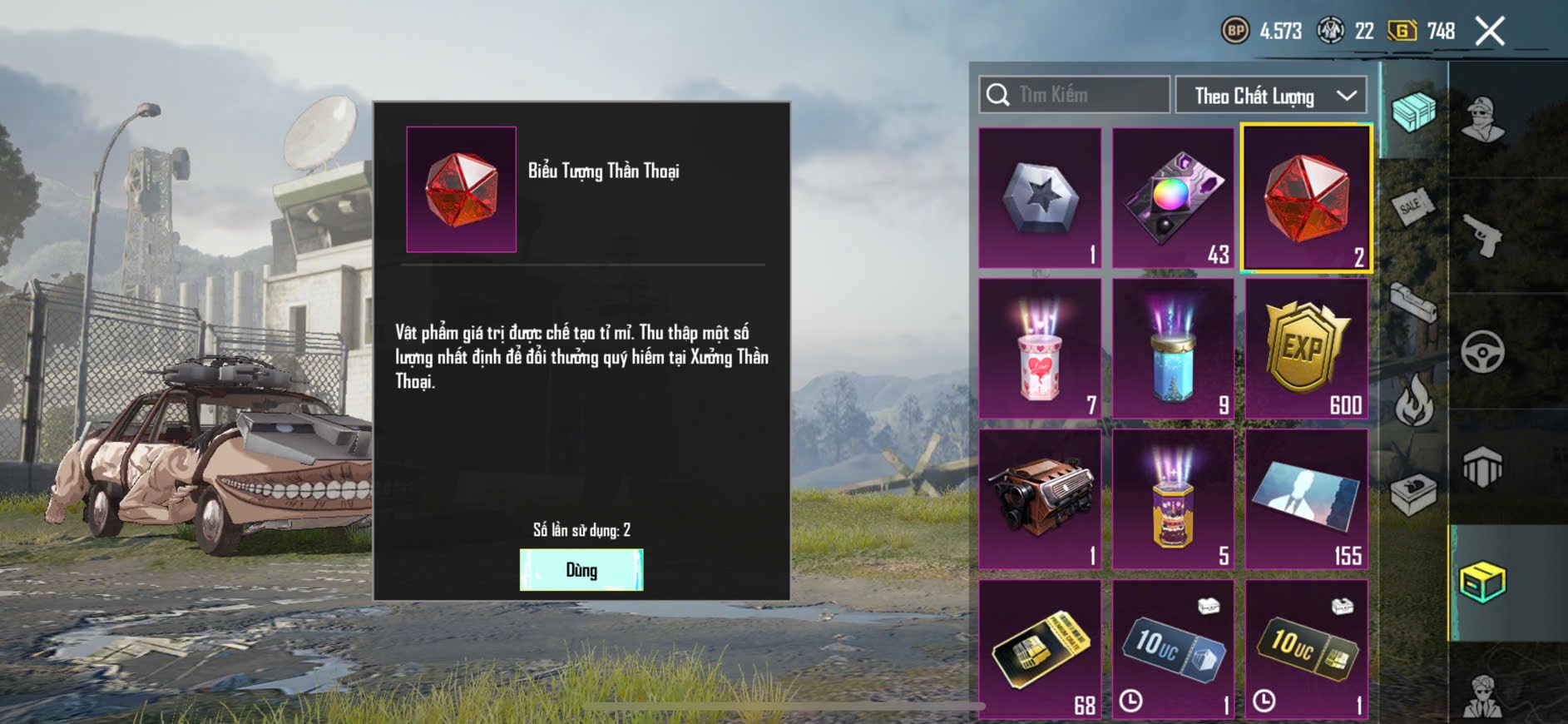Choose the blue fireworks canister item
The width and height of the screenshot is (1568, 724).
click(1173, 349)
